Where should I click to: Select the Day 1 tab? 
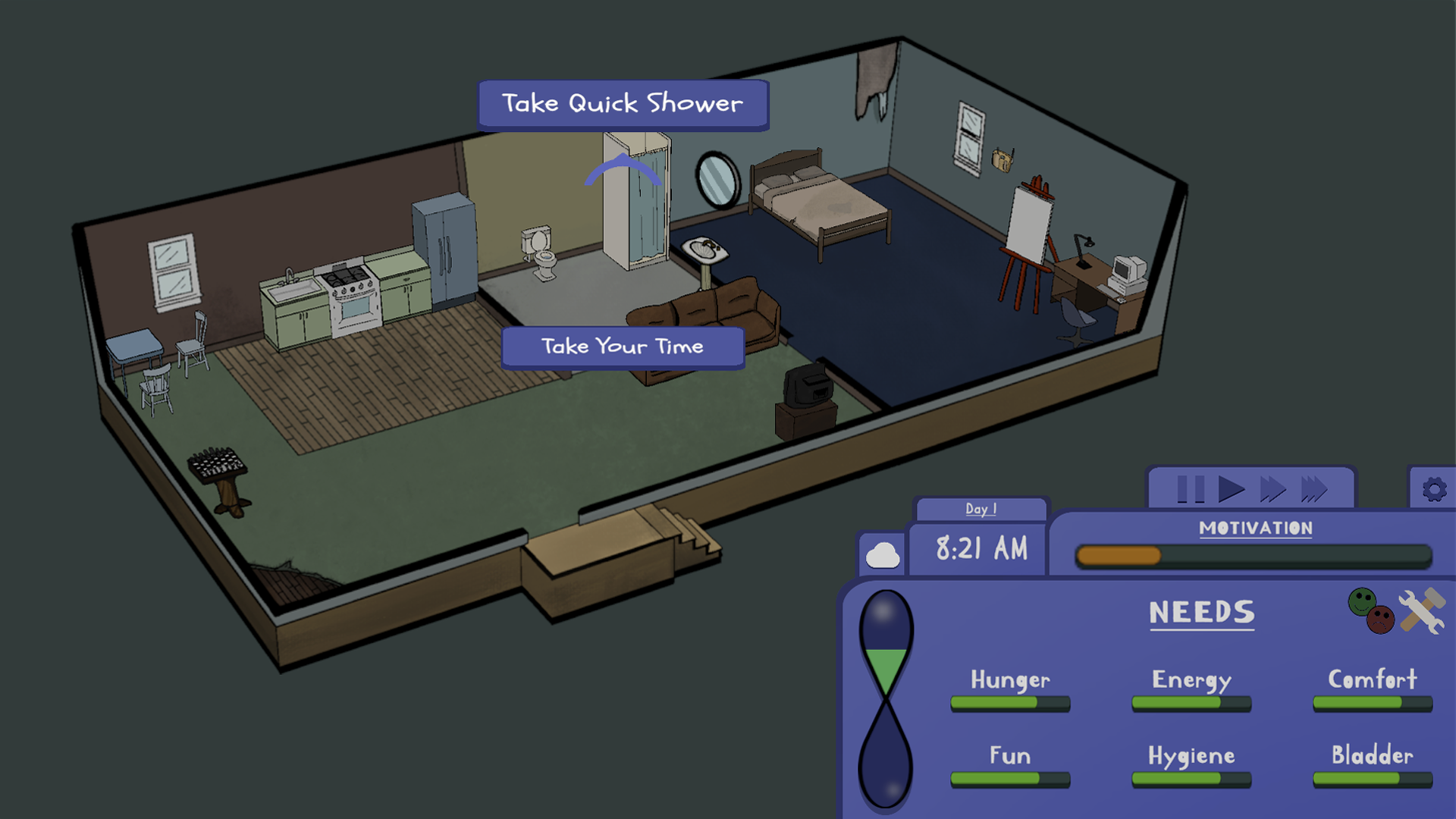pos(981,509)
